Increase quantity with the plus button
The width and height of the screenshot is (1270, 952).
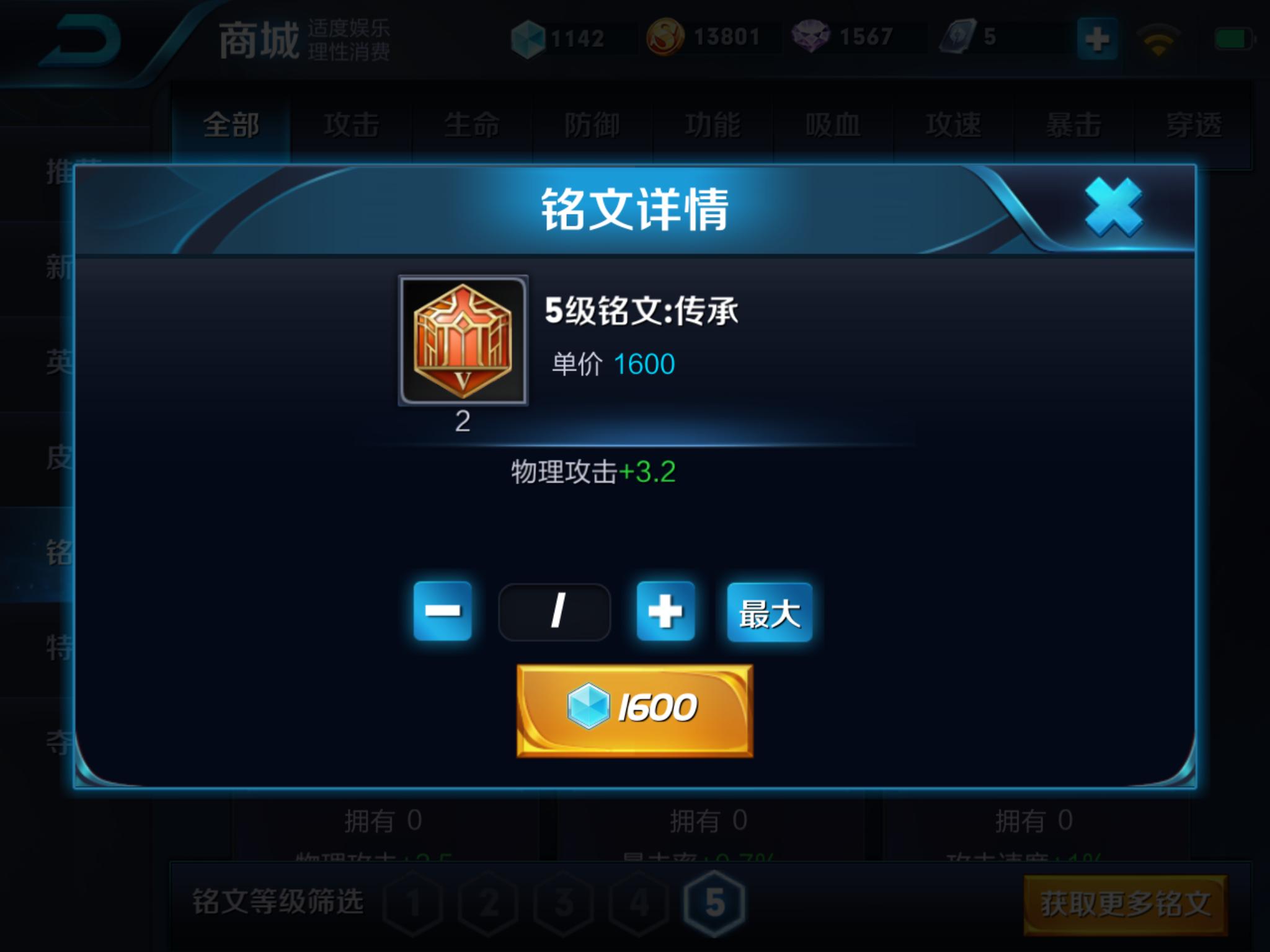(x=665, y=611)
